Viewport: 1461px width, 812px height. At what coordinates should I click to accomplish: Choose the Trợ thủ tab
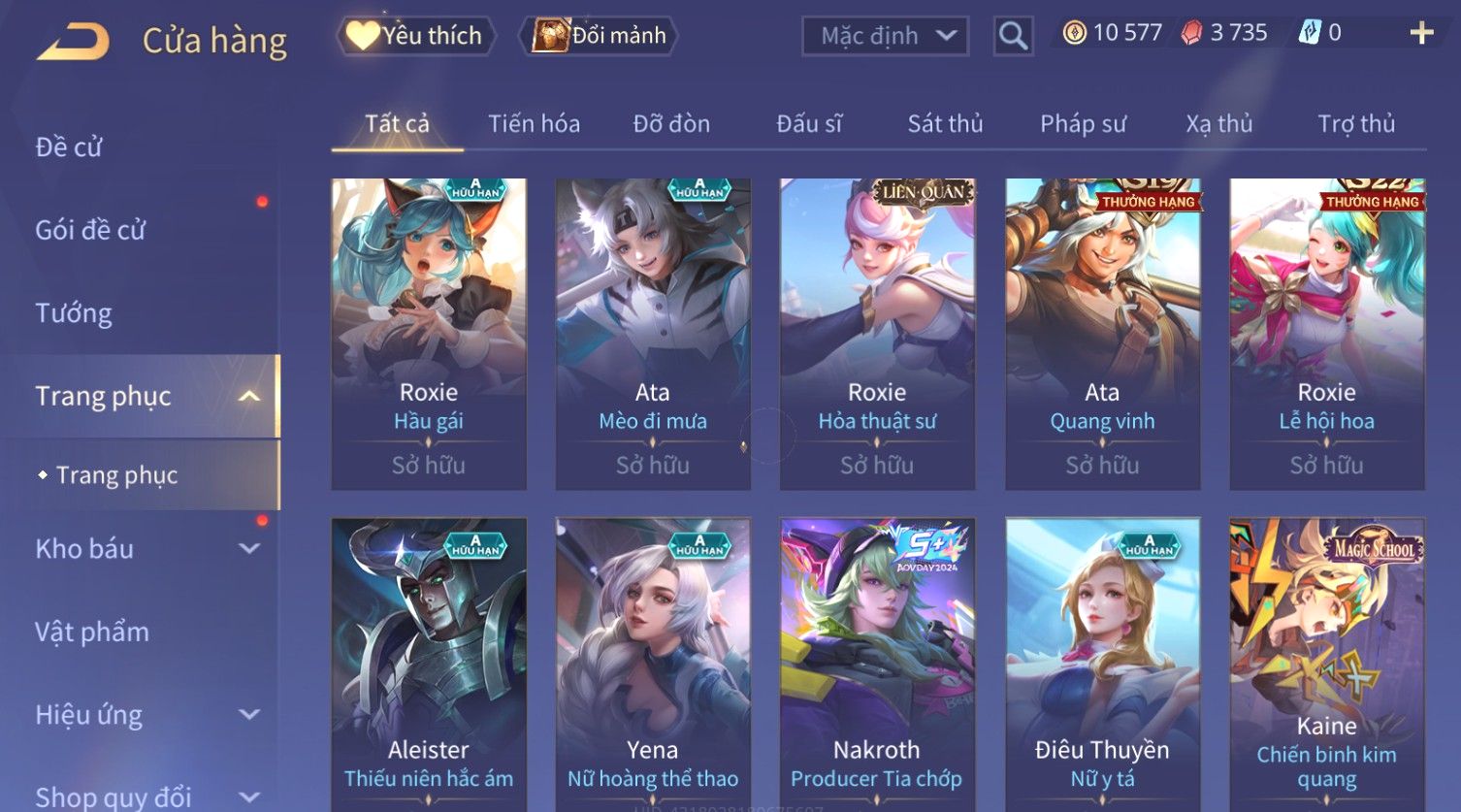[x=1355, y=124]
